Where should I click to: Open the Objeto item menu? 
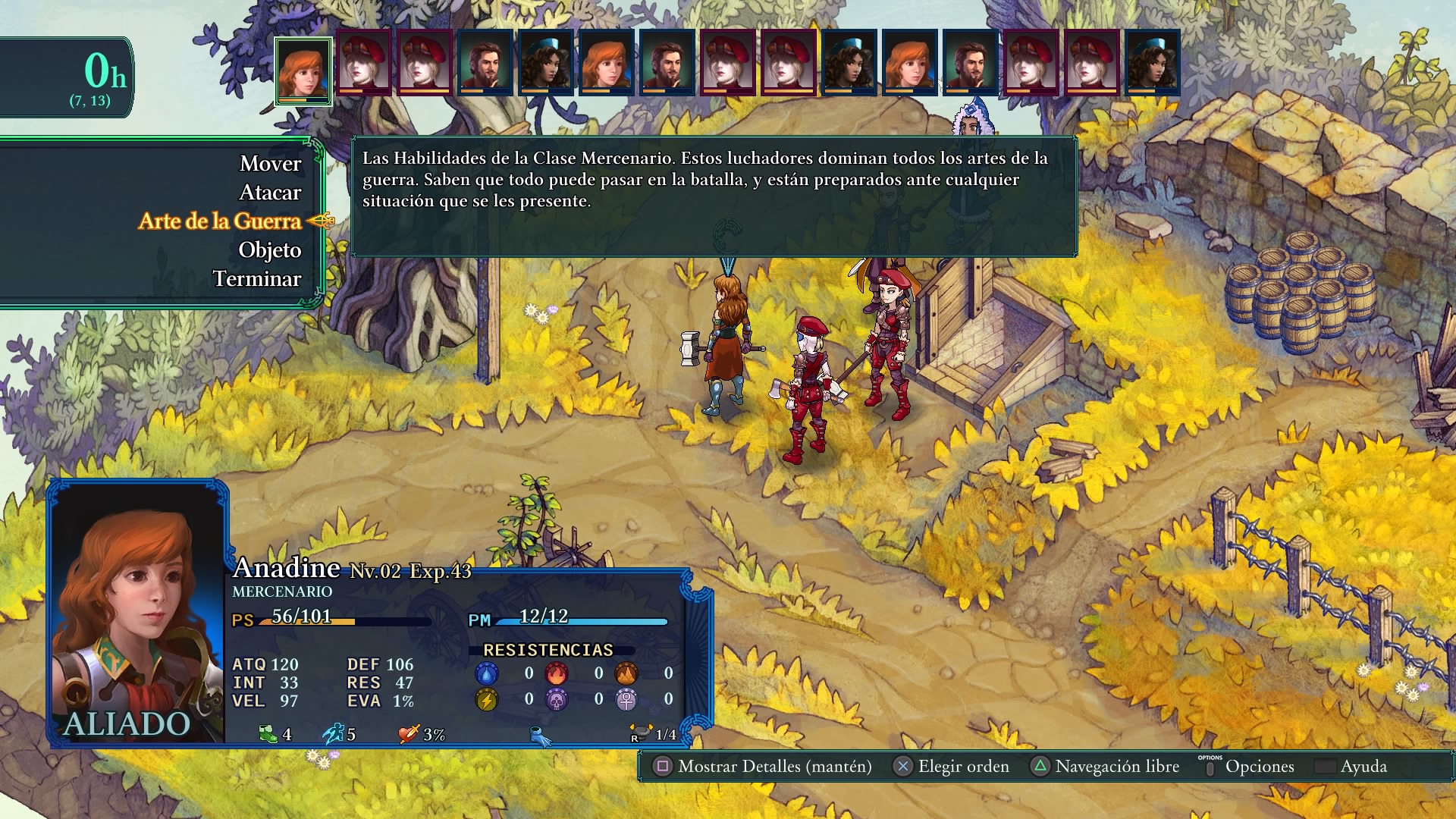(x=269, y=250)
